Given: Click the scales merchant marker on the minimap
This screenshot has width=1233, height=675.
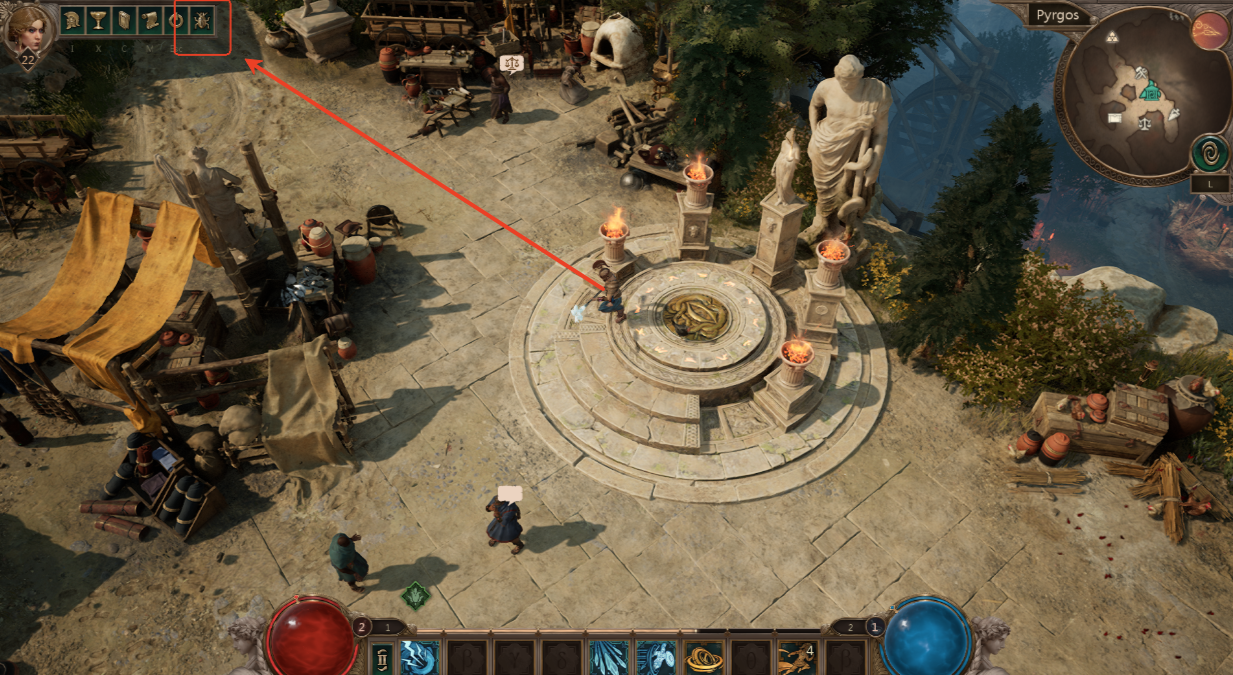Looking at the screenshot, I should 1144,124.
